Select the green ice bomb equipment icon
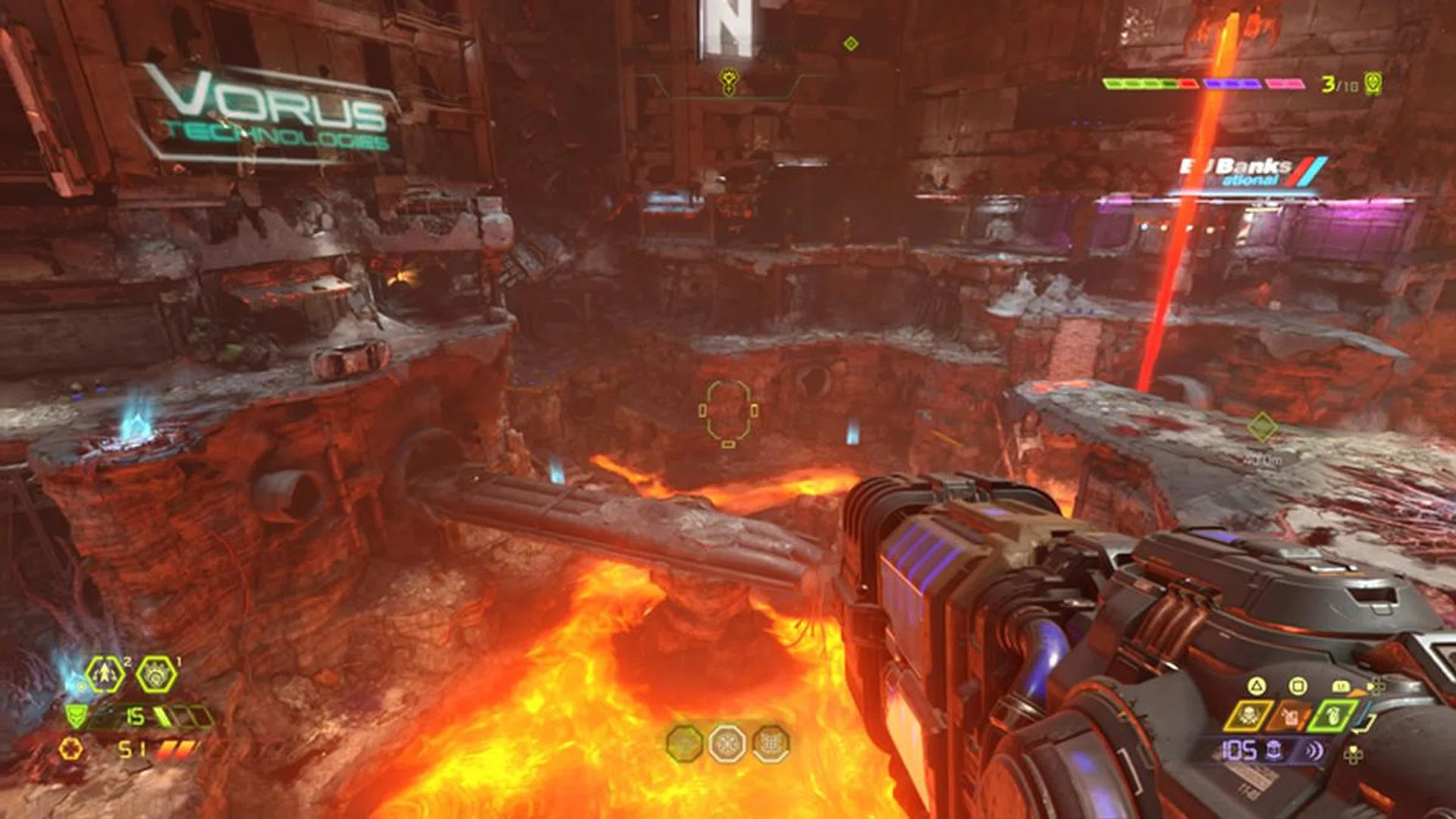1456x819 pixels. coord(1330,716)
